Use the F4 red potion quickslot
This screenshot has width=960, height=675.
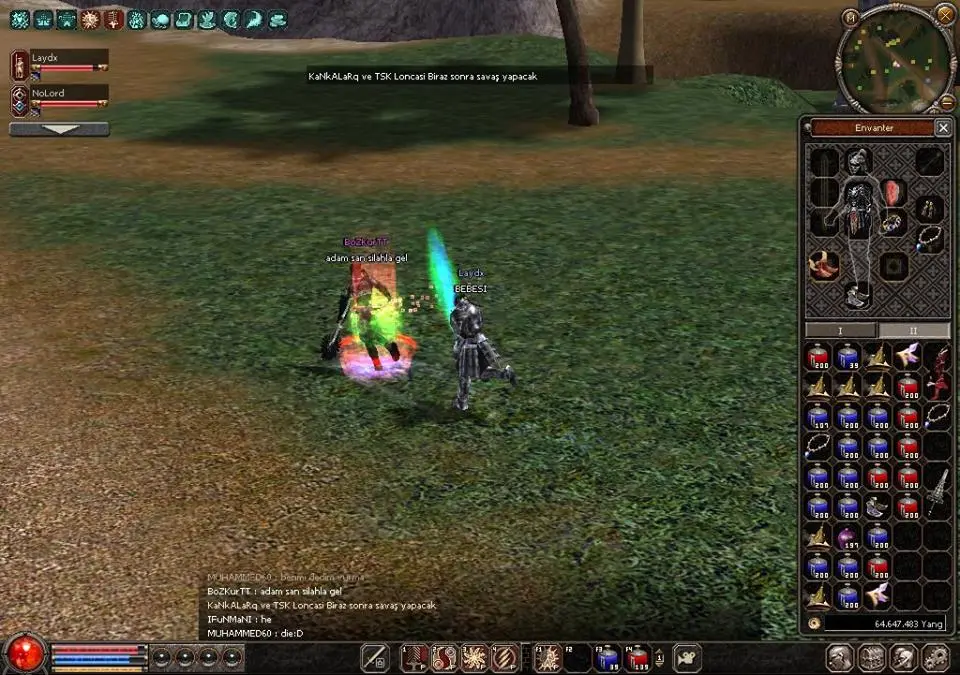(x=638, y=658)
